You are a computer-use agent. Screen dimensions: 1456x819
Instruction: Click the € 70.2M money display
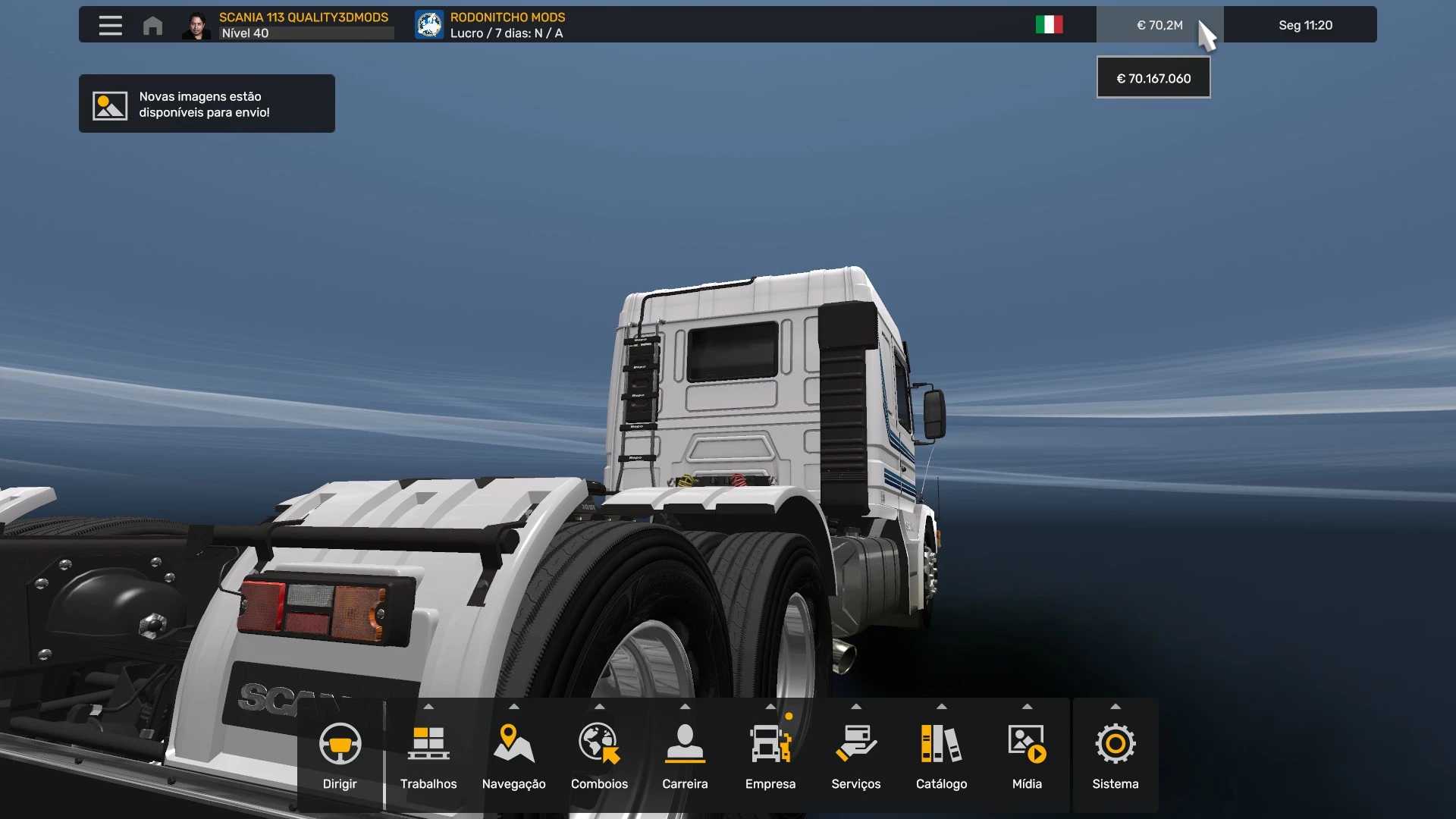coord(1159,25)
